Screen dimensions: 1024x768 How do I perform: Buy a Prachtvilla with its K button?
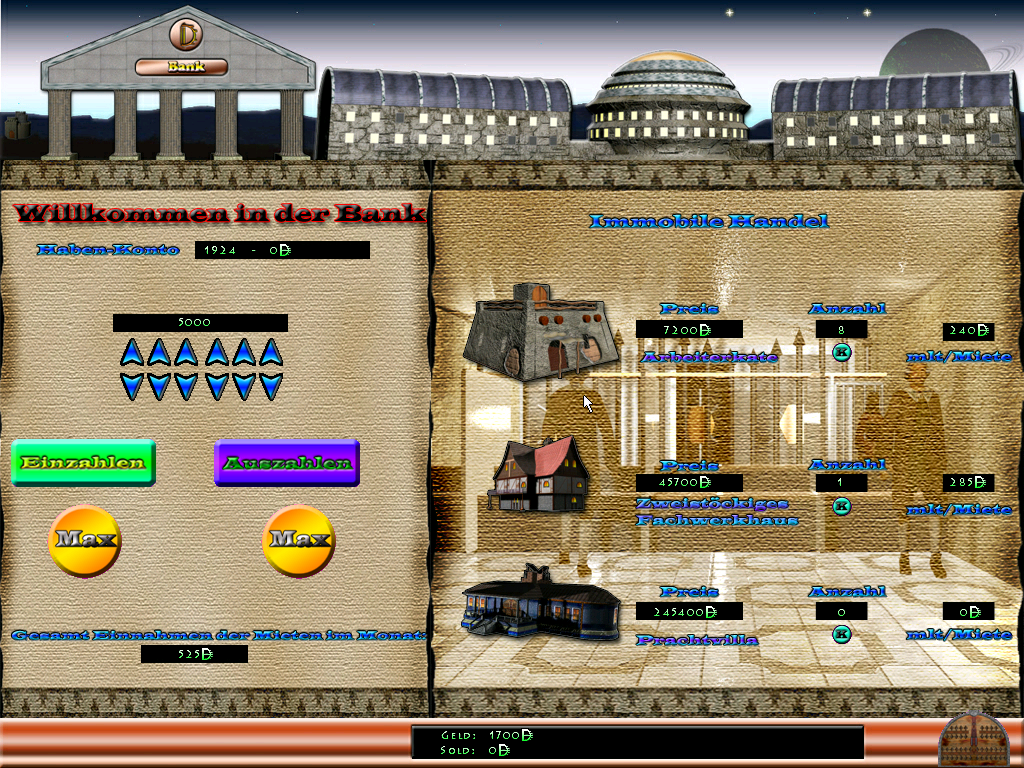point(841,632)
